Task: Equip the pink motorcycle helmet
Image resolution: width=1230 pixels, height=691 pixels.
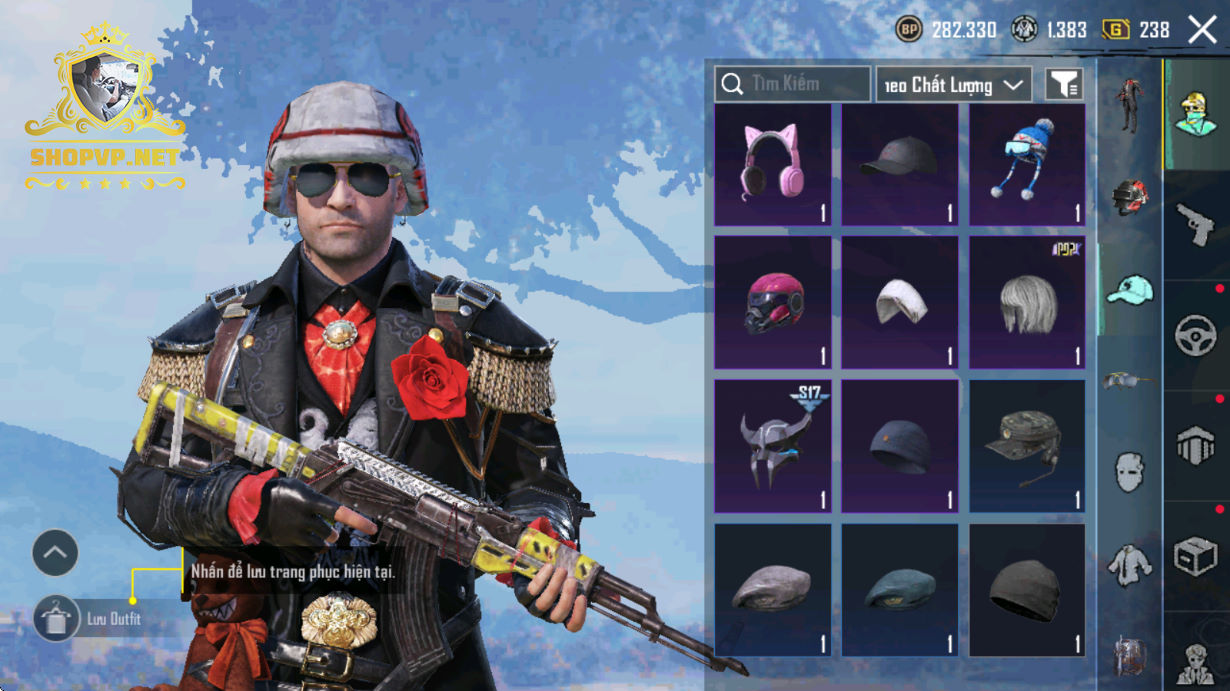Action: tap(772, 302)
